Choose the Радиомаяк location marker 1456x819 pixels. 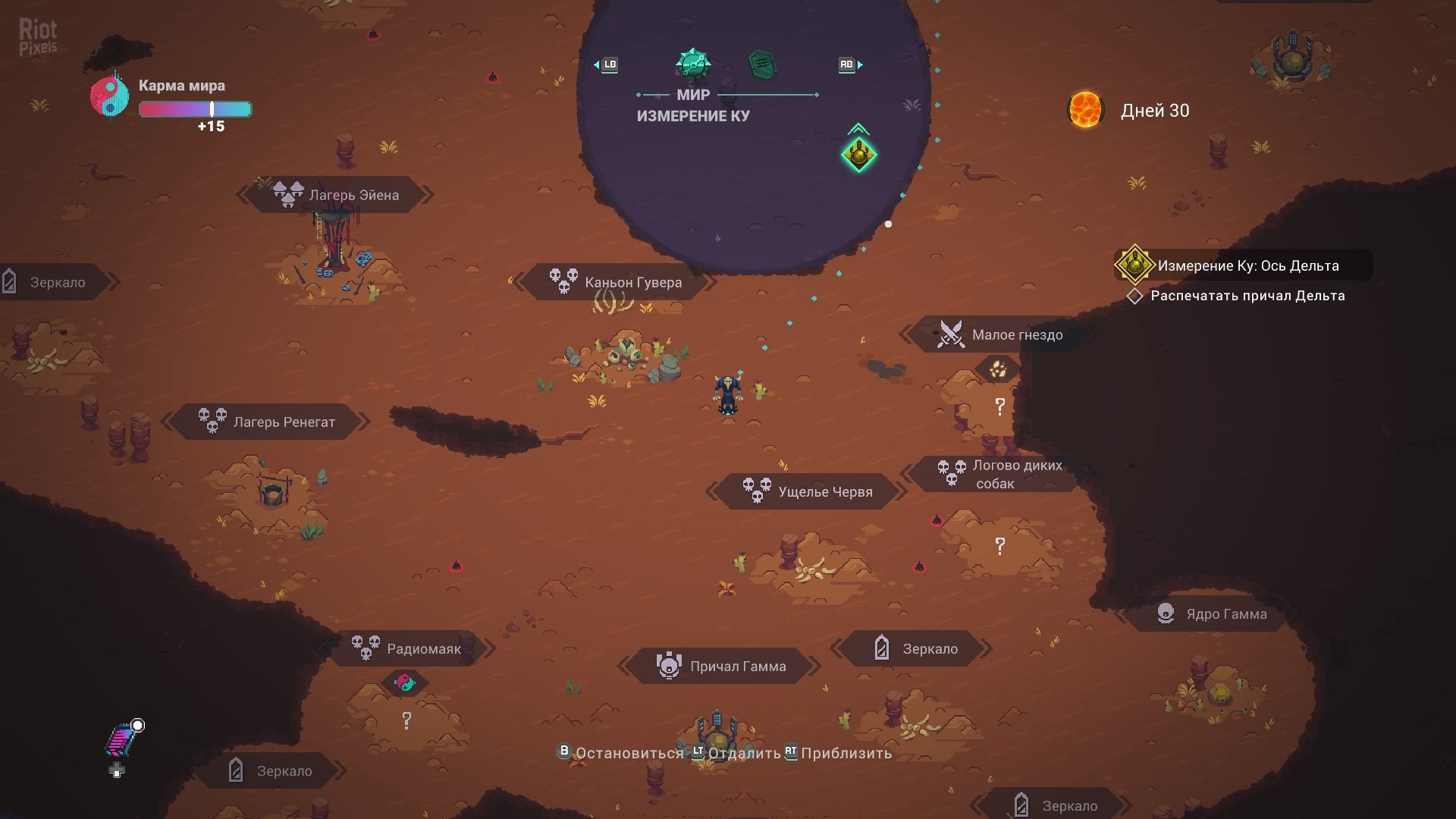pyautogui.click(x=407, y=648)
